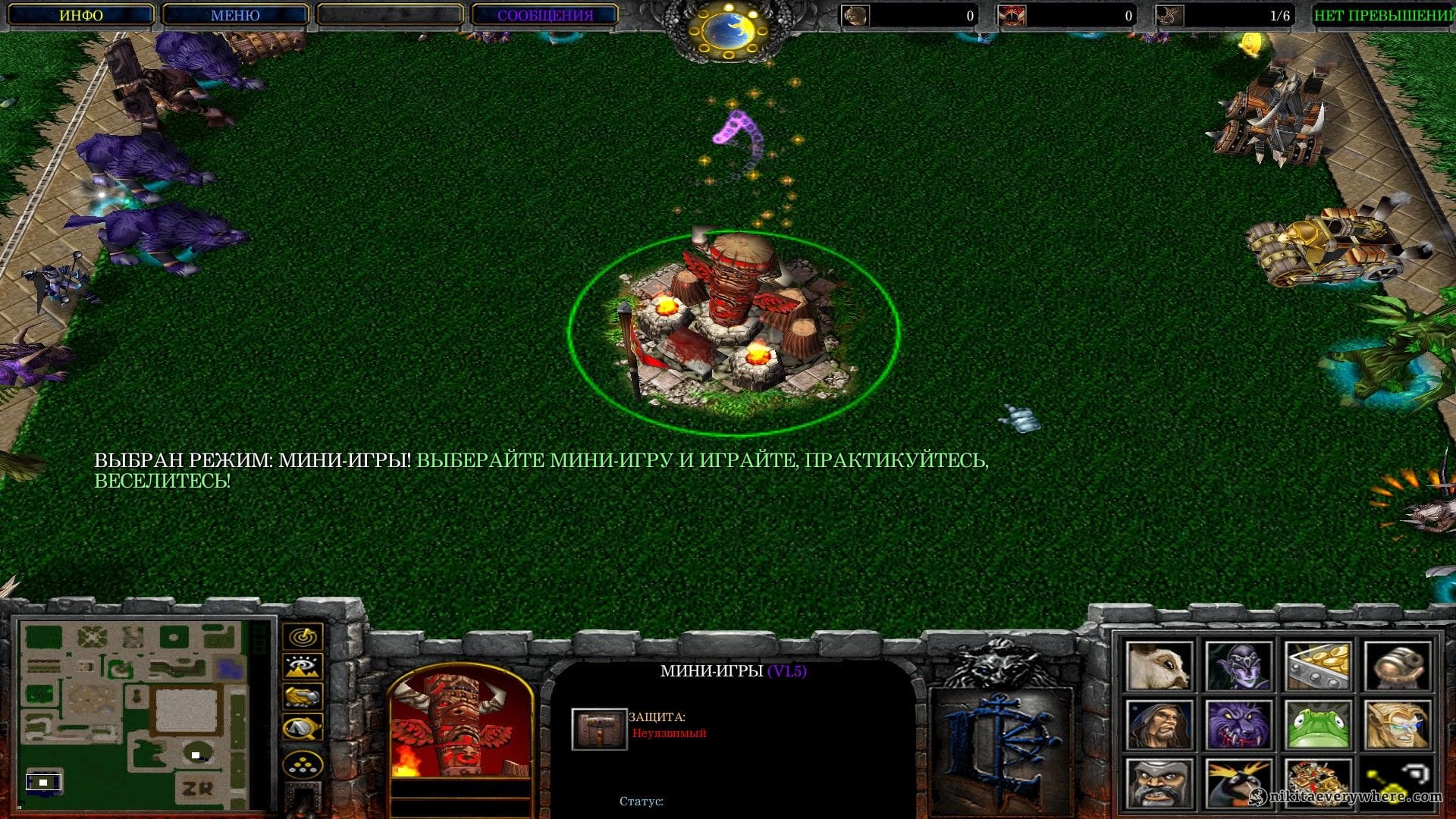Choose the purple wolf icon

tap(1238, 725)
